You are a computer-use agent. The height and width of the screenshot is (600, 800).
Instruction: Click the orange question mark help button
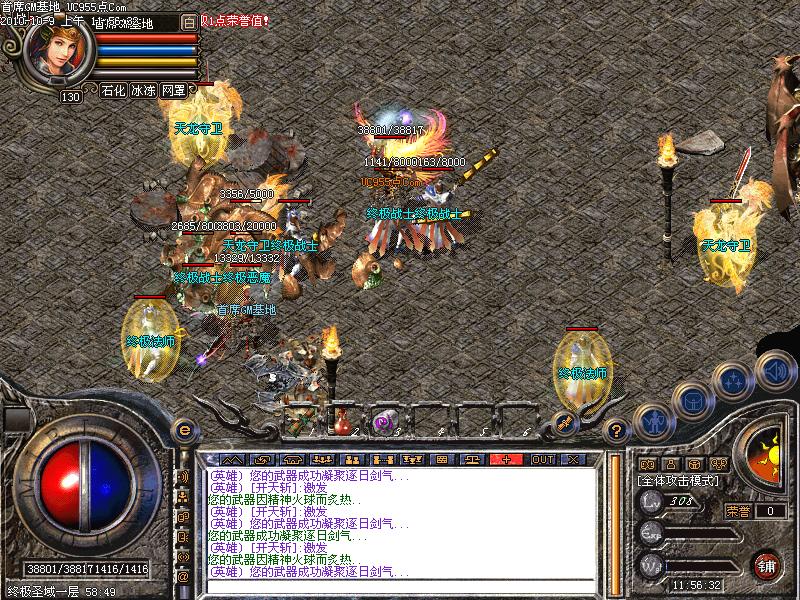point(617,432)
